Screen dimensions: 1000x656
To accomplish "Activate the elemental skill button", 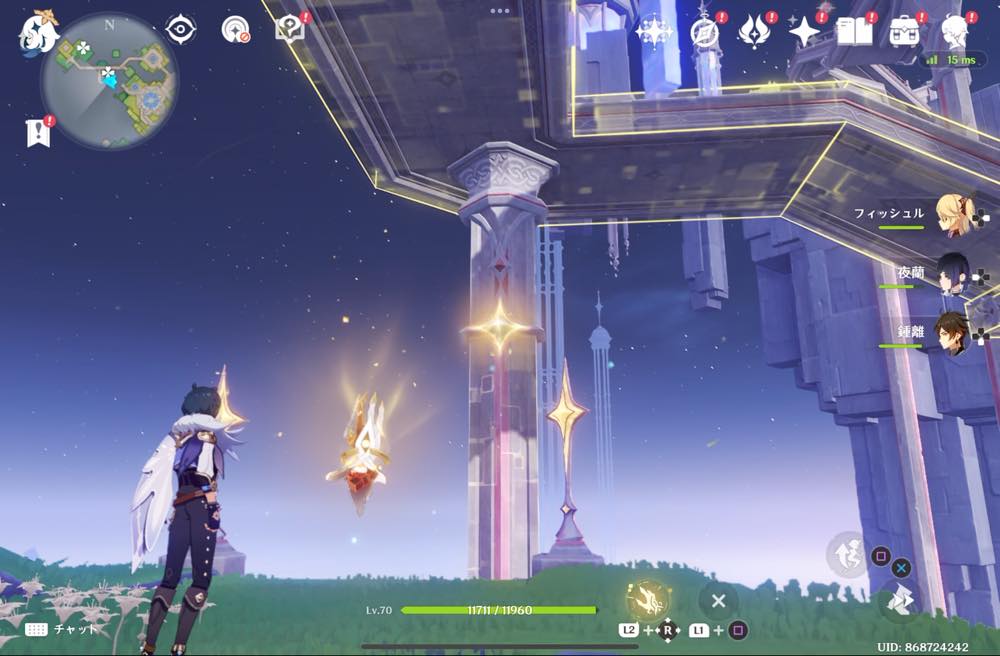I will (x=847, y=554).
